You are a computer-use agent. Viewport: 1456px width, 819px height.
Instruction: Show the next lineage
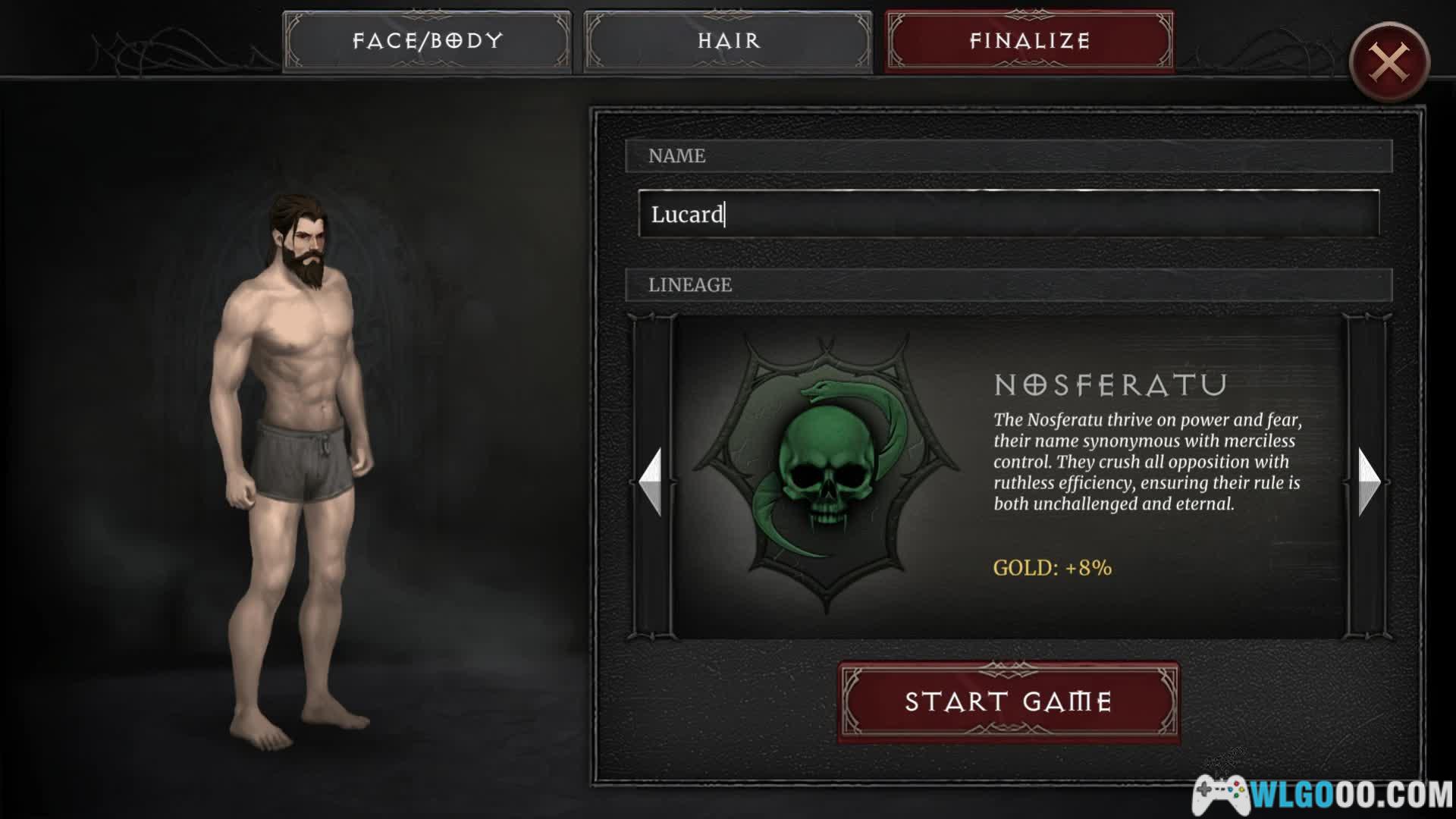(x=1368, y=482)
